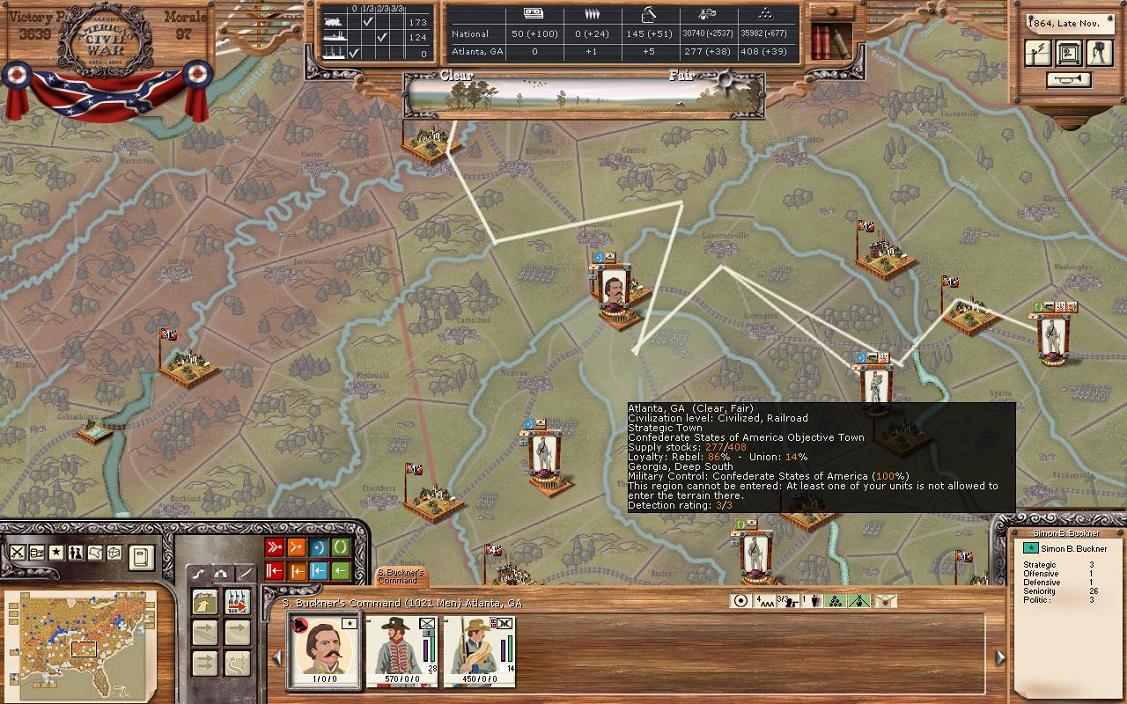1127x704 pixels.
Task: Open the telegraph pole message icon
Action: tap(1038, 52)
